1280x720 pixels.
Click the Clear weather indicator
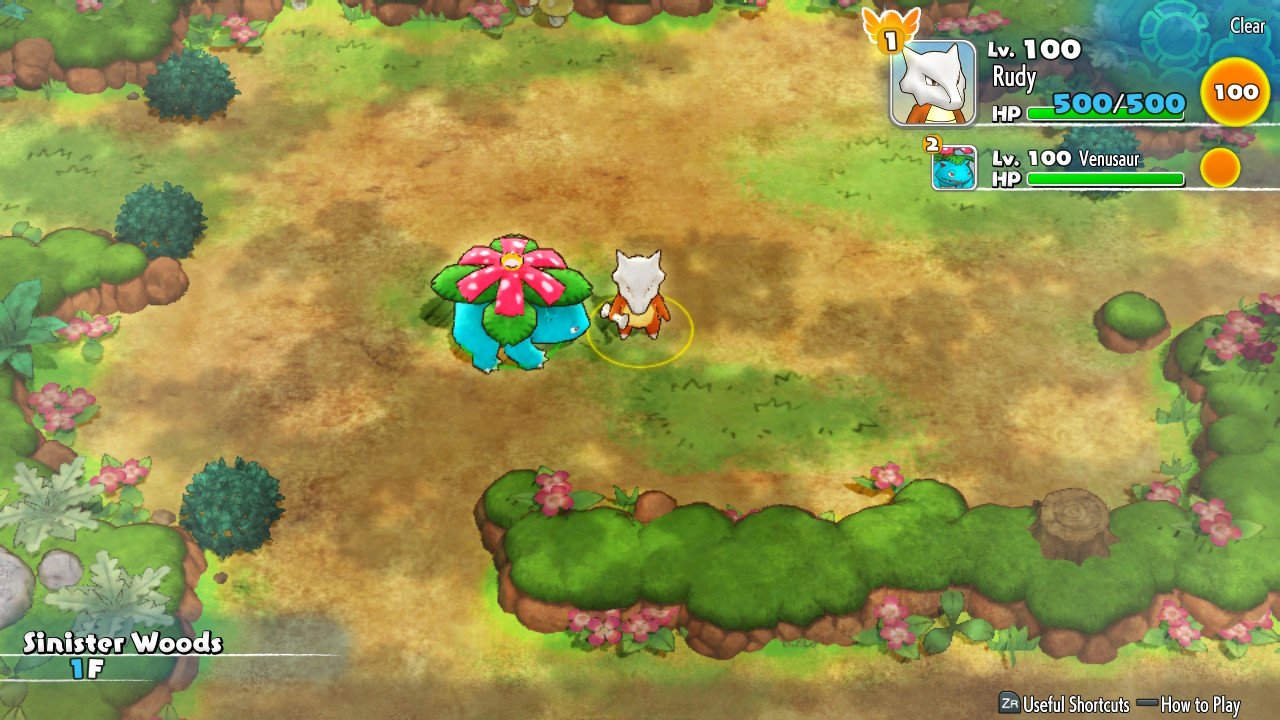(x=1247, y=27)
